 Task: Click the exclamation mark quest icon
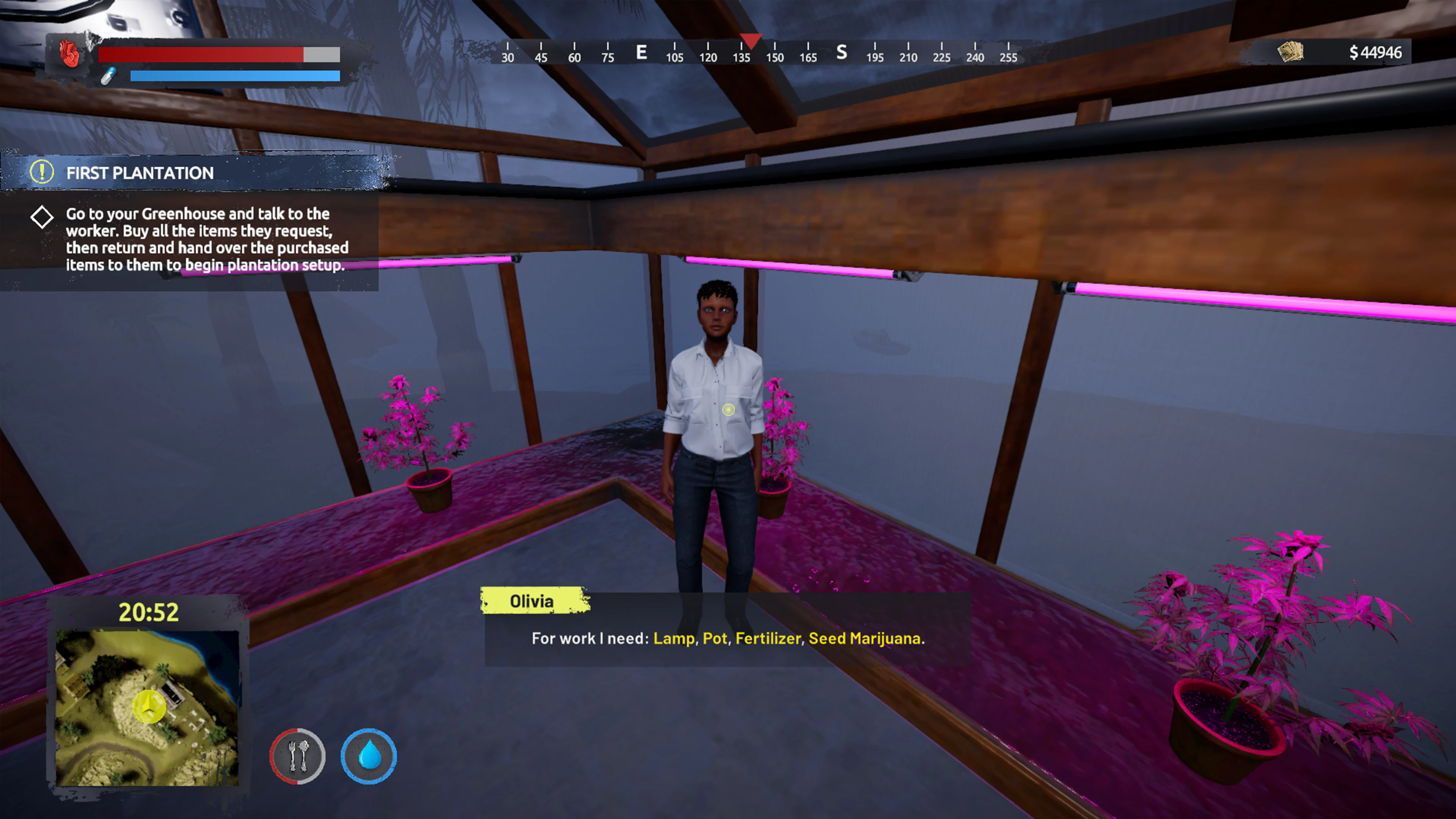pos(42,173)
